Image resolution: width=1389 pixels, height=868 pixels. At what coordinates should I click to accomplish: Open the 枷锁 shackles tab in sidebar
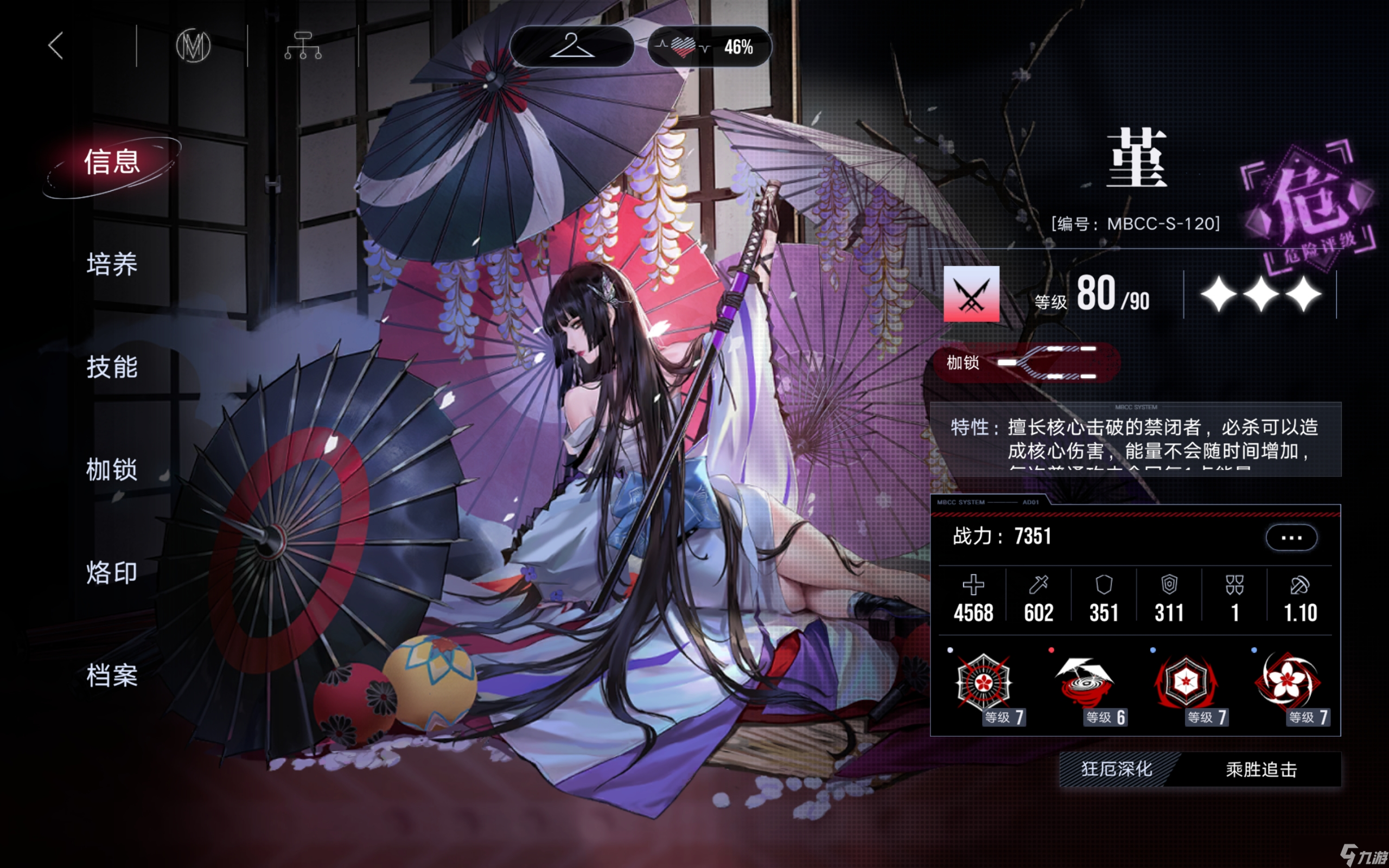[x=112, y=470]
